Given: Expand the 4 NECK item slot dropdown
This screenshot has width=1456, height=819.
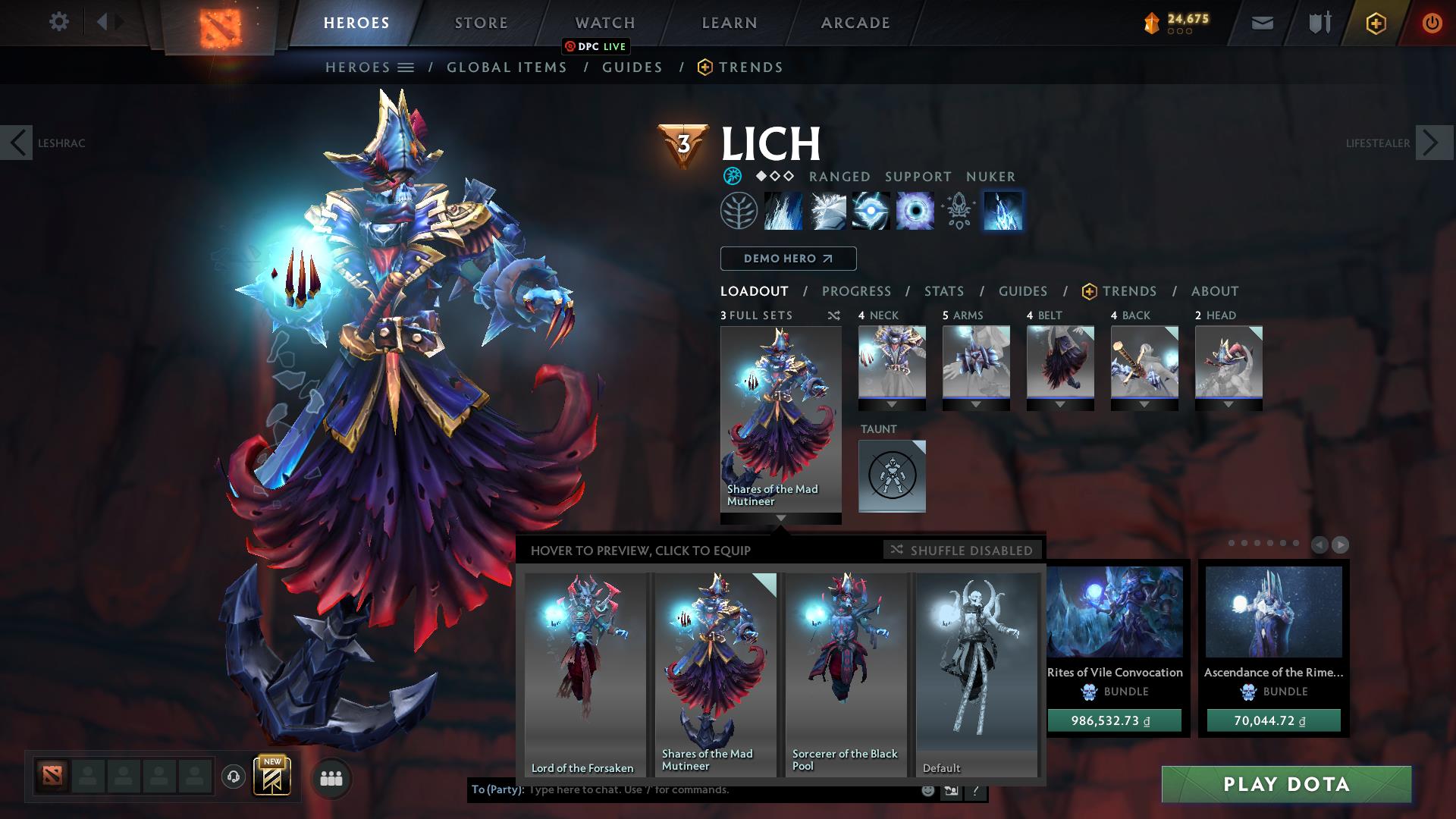Looking at the screenshot, I should [892, 405].
